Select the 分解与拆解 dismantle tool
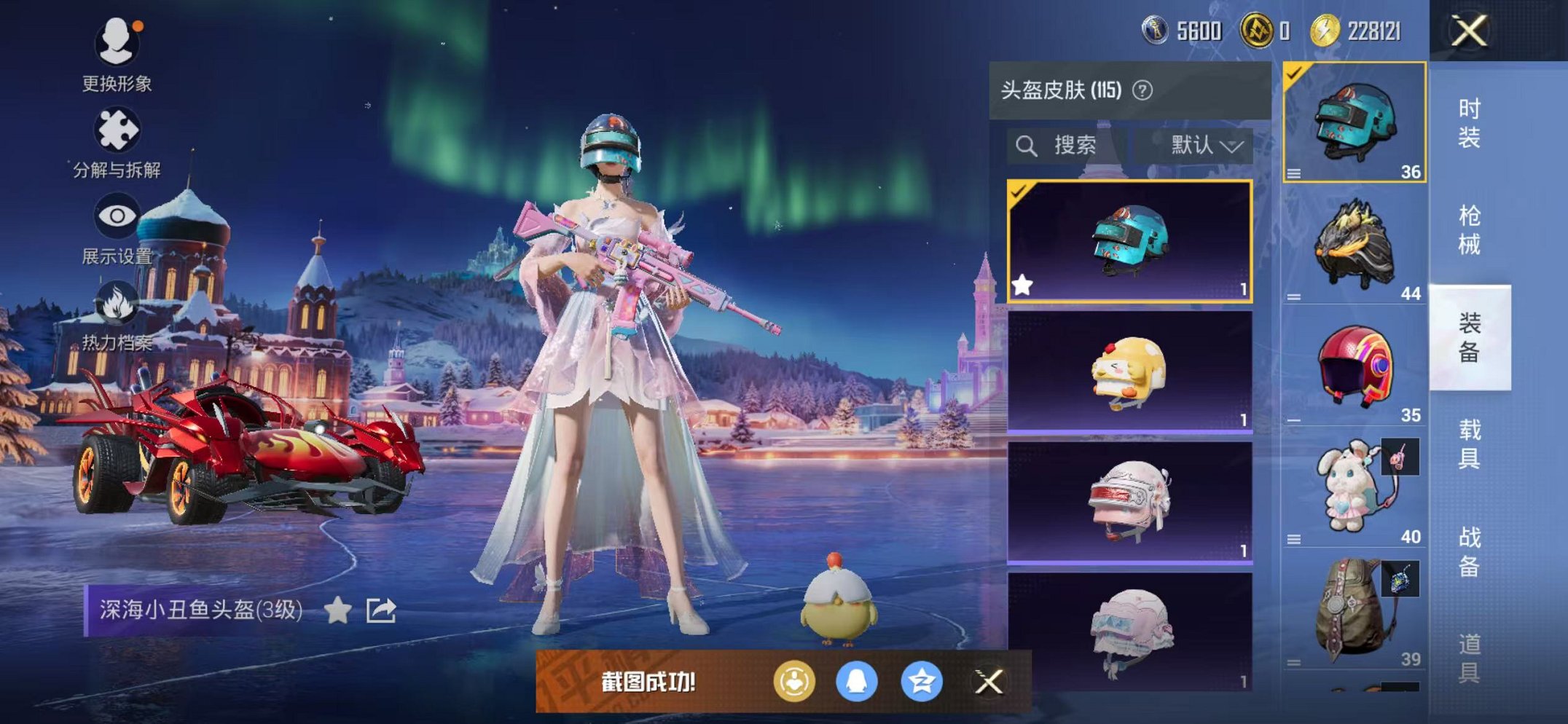The width and height of the screenshot is (1568, 724). [x=119, y=131]
